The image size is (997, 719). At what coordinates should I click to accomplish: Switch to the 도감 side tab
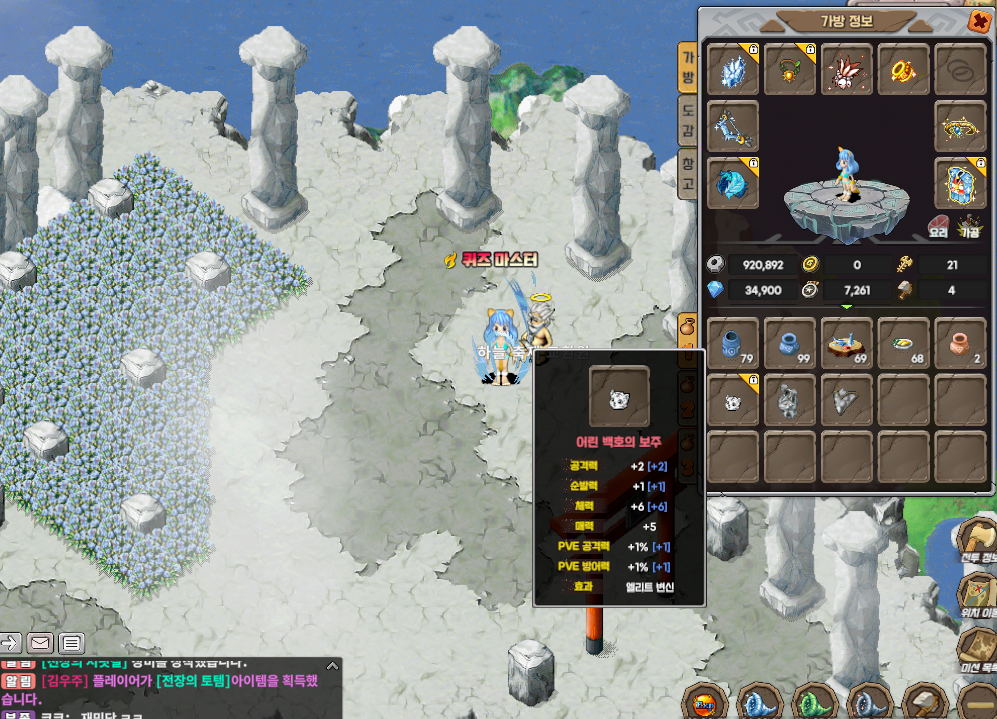click(687, 121)
